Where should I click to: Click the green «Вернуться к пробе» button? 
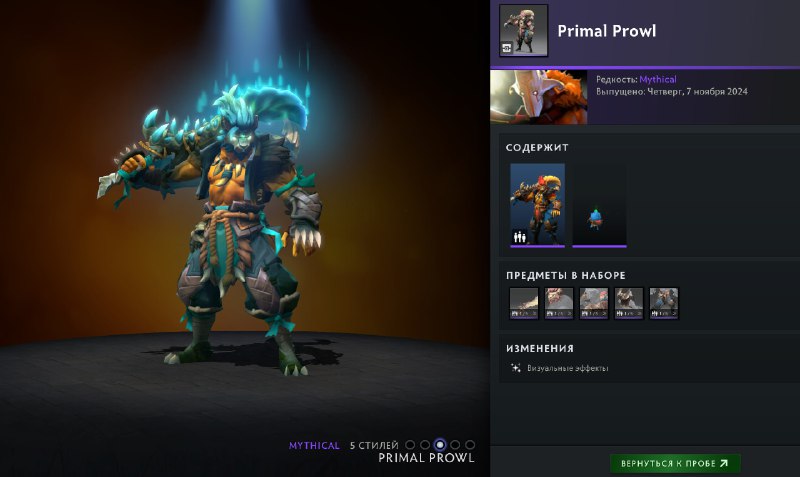point(675,464)
